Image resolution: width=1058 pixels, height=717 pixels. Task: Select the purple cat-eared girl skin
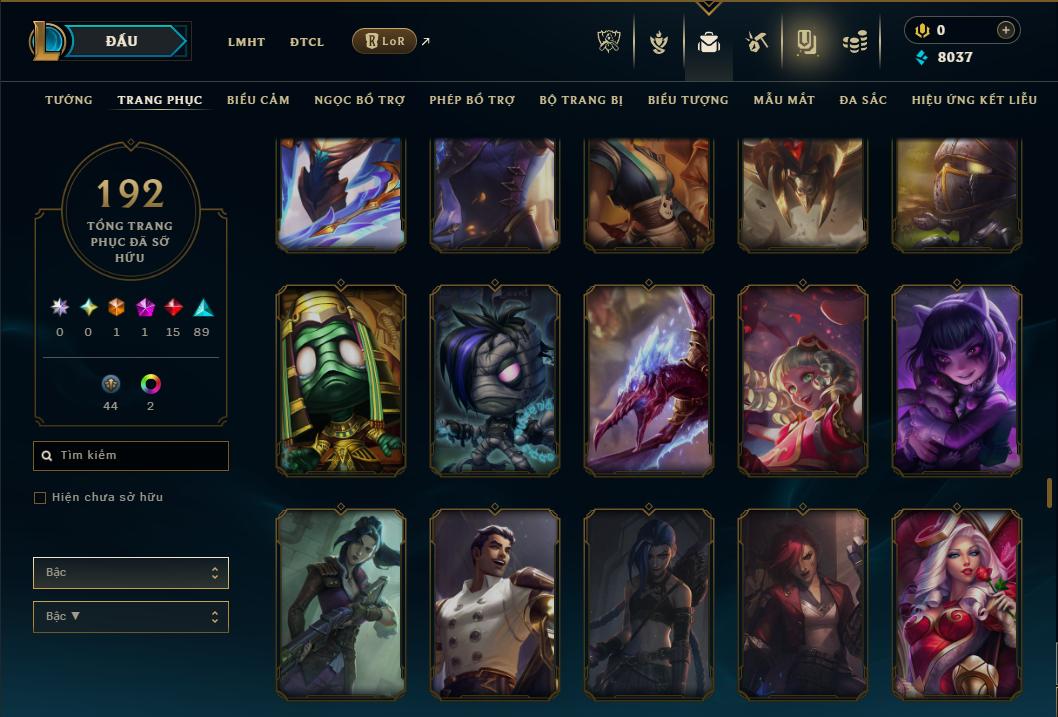(x=957, y=380)
